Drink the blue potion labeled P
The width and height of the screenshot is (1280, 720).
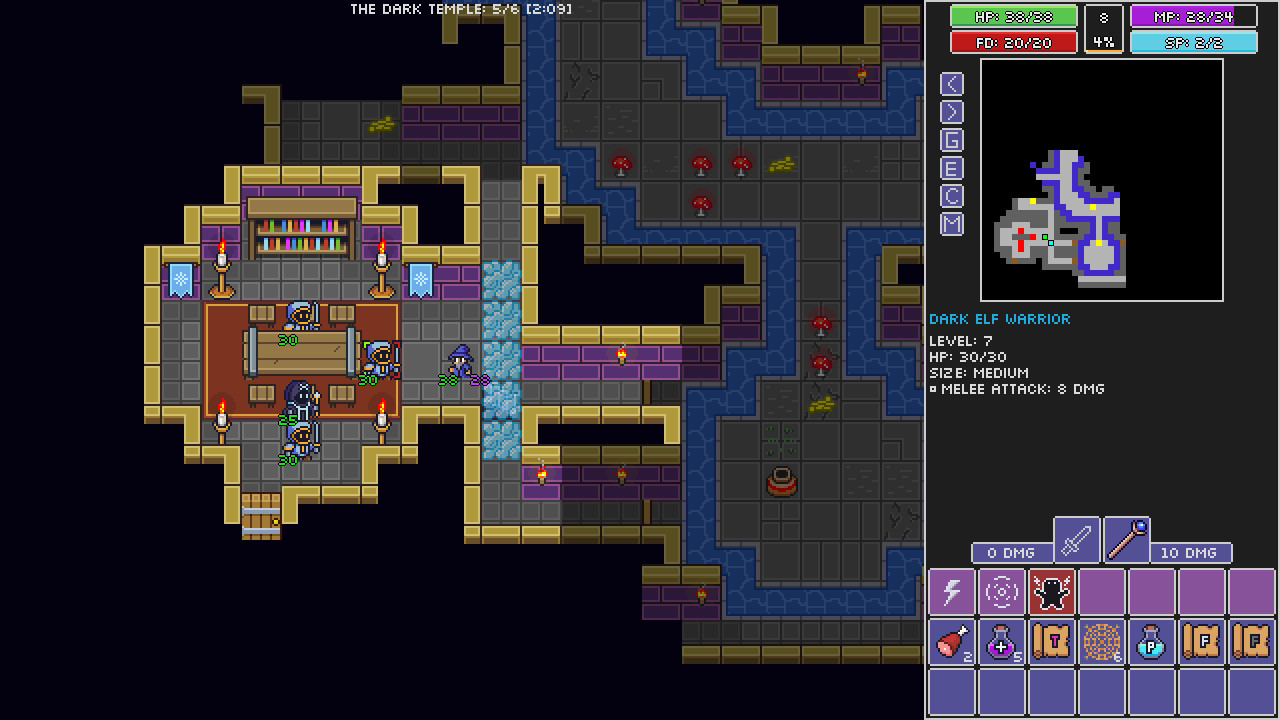pos(1151,642)
